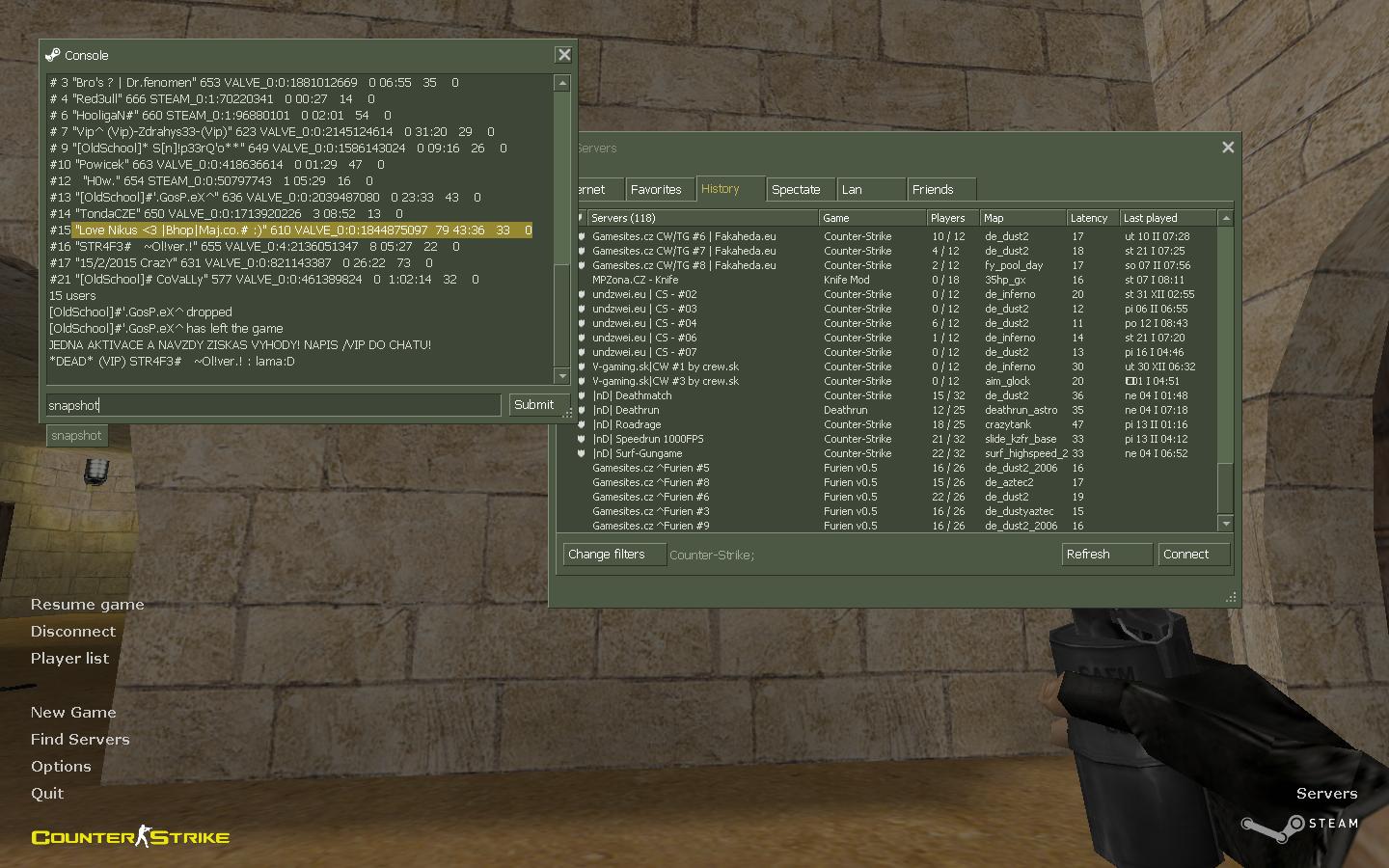Open the Options menu
The image size is (1389, 868).
(x=61, y=767)
